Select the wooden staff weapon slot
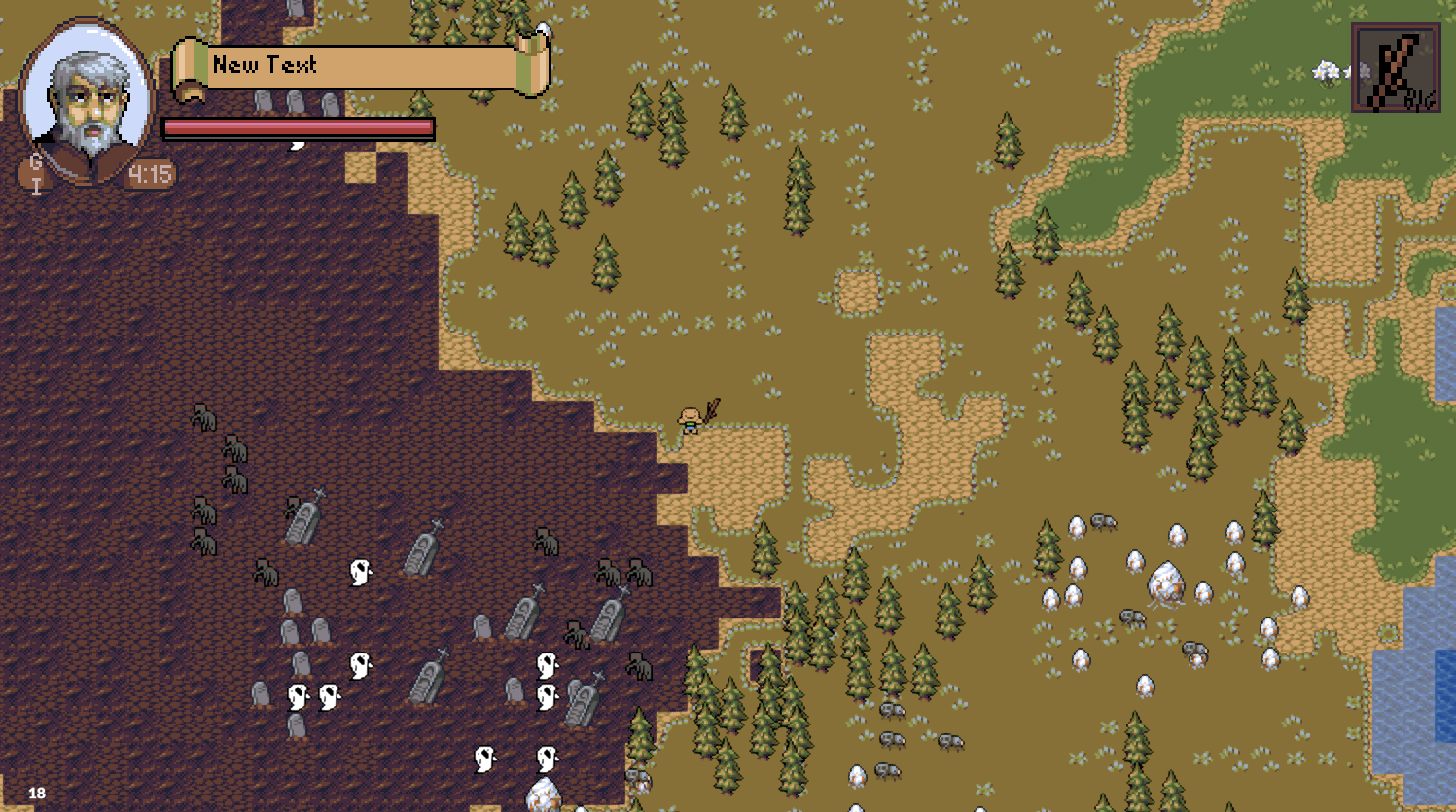1456x812 pixels. (x=1395, y=68)
